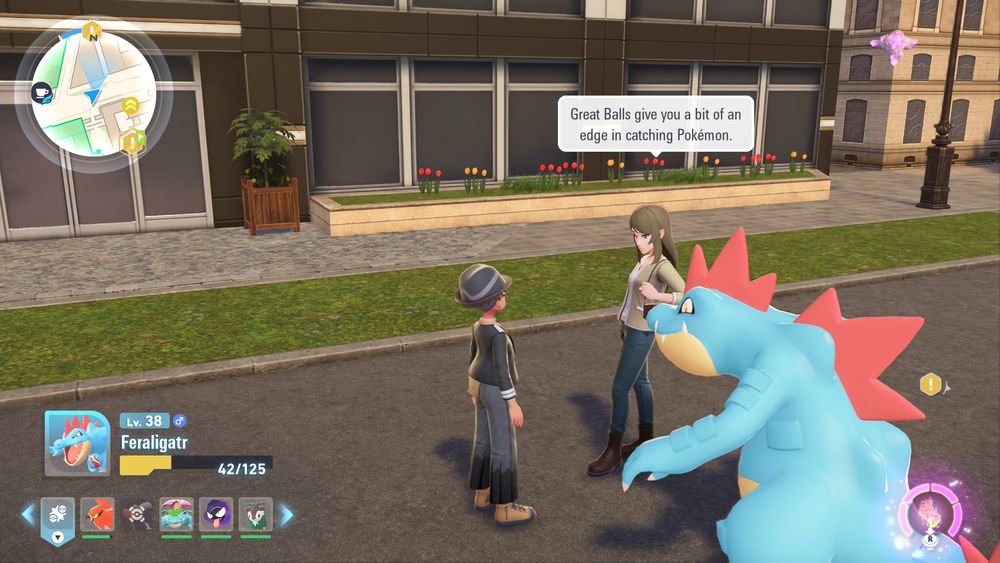This screenshot has height=563, width=1000.
Task: Select the café cup marker on minimap
Action: (42, 91)
